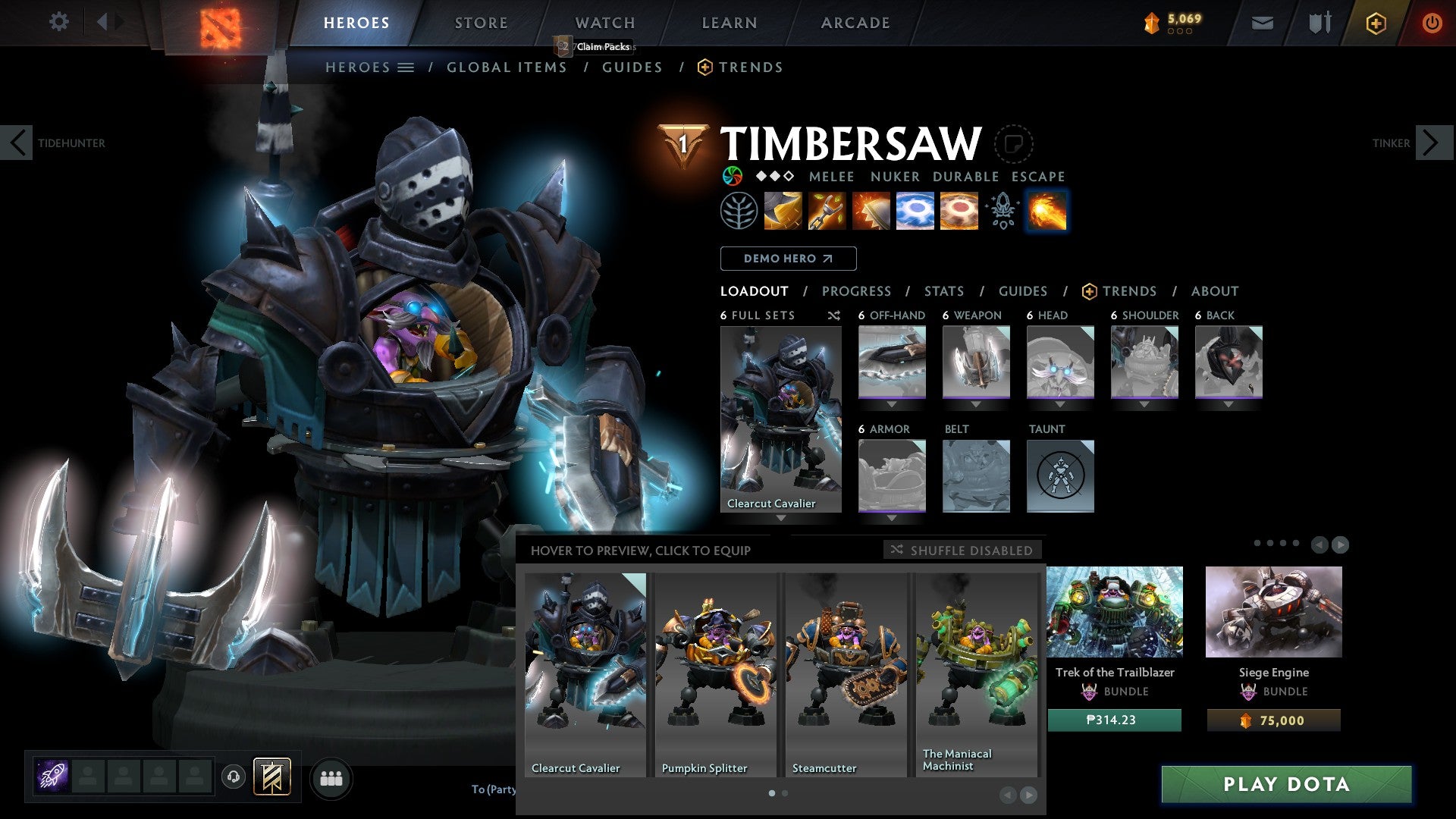Click SHUFFLE DISABLED to enable shuffling
The width and height of the screenshot is (1456, 819).
coord(963,551)
